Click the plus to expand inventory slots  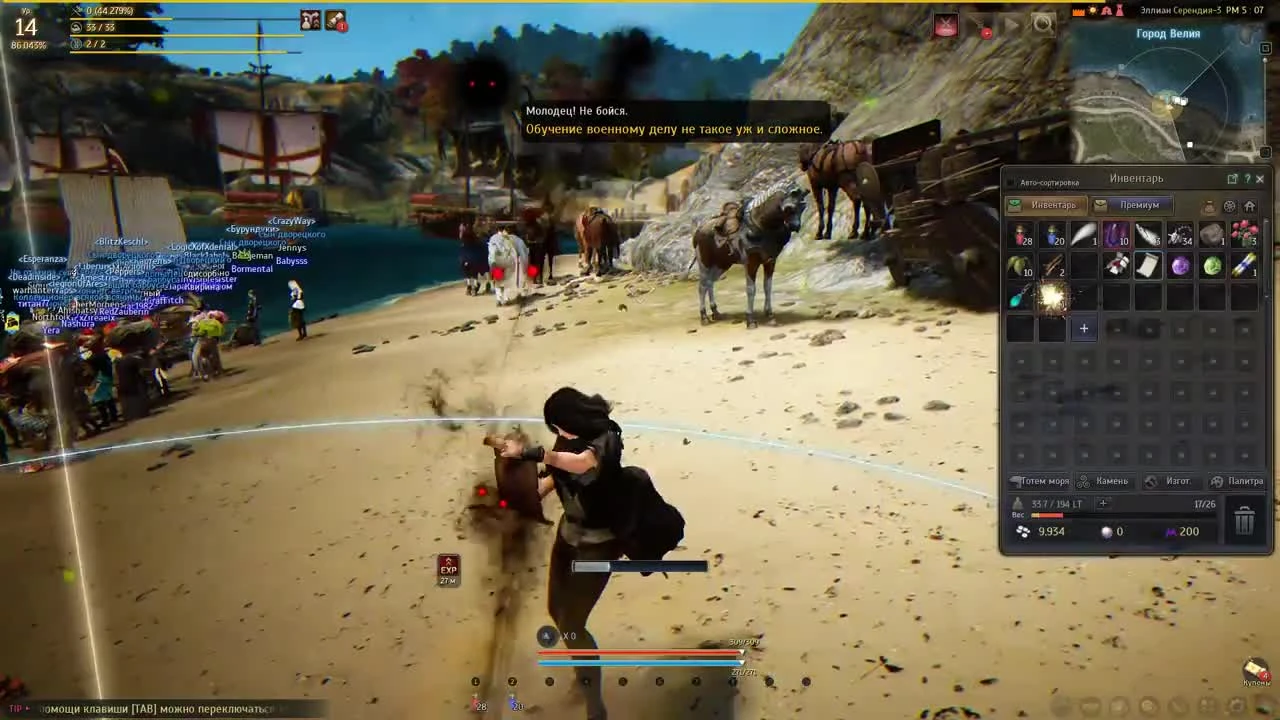pyautogui.click(x=1084, y=328)
